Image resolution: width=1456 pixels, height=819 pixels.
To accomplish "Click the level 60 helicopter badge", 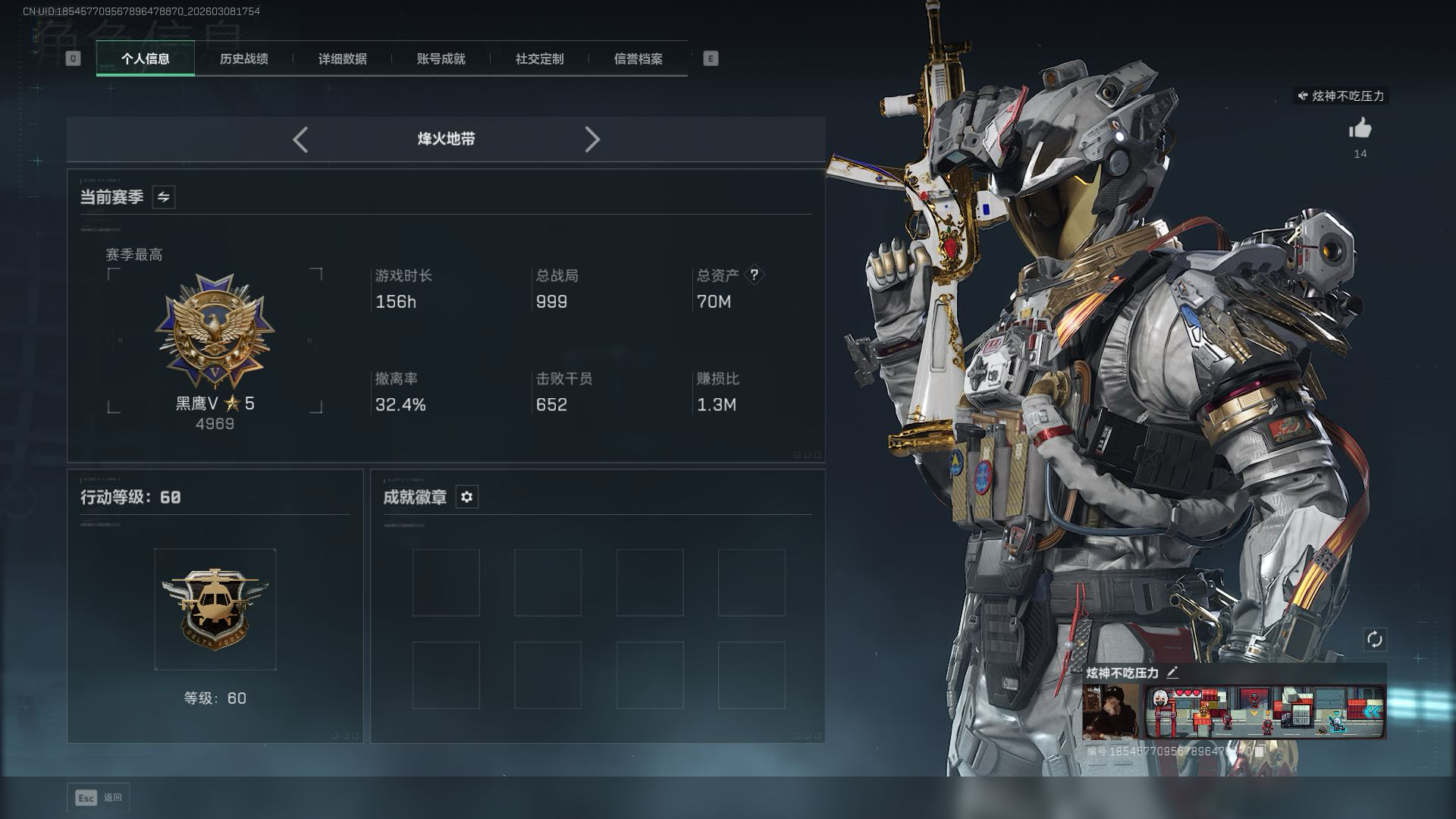I will 215,609.
